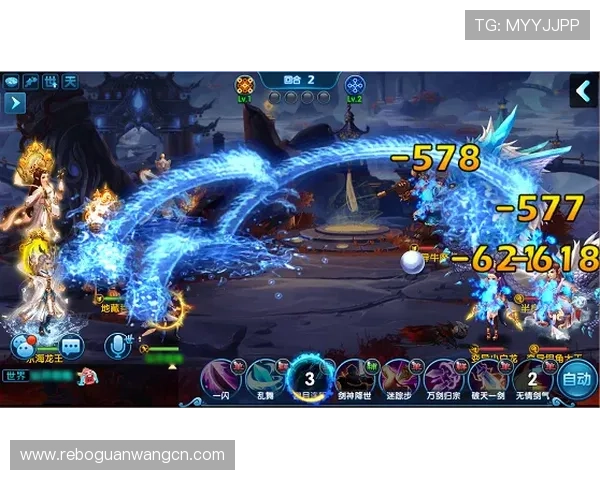The image size is (600, 480).
Task: Open the 世界 world chat channel
Action: click(15, 376)
